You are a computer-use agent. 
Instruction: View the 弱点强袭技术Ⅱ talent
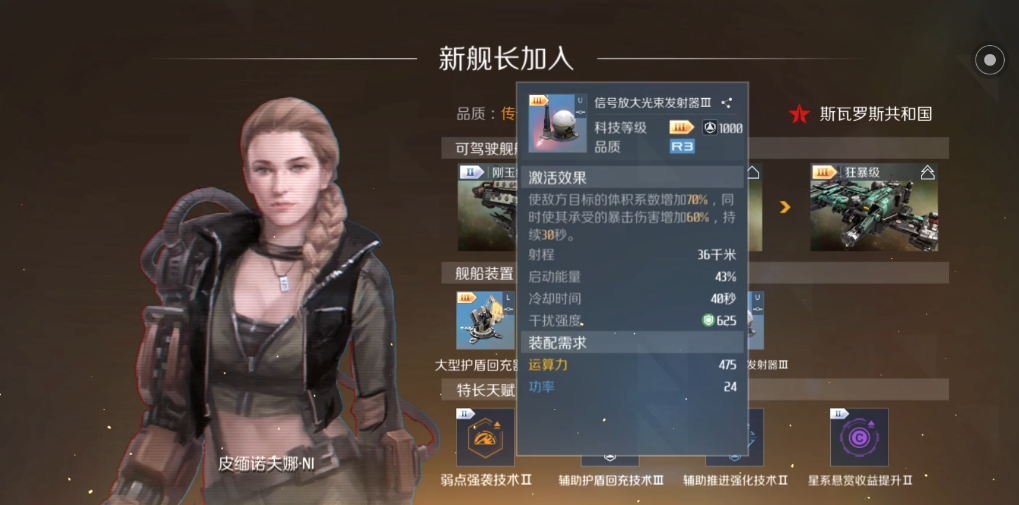point(485,438)
